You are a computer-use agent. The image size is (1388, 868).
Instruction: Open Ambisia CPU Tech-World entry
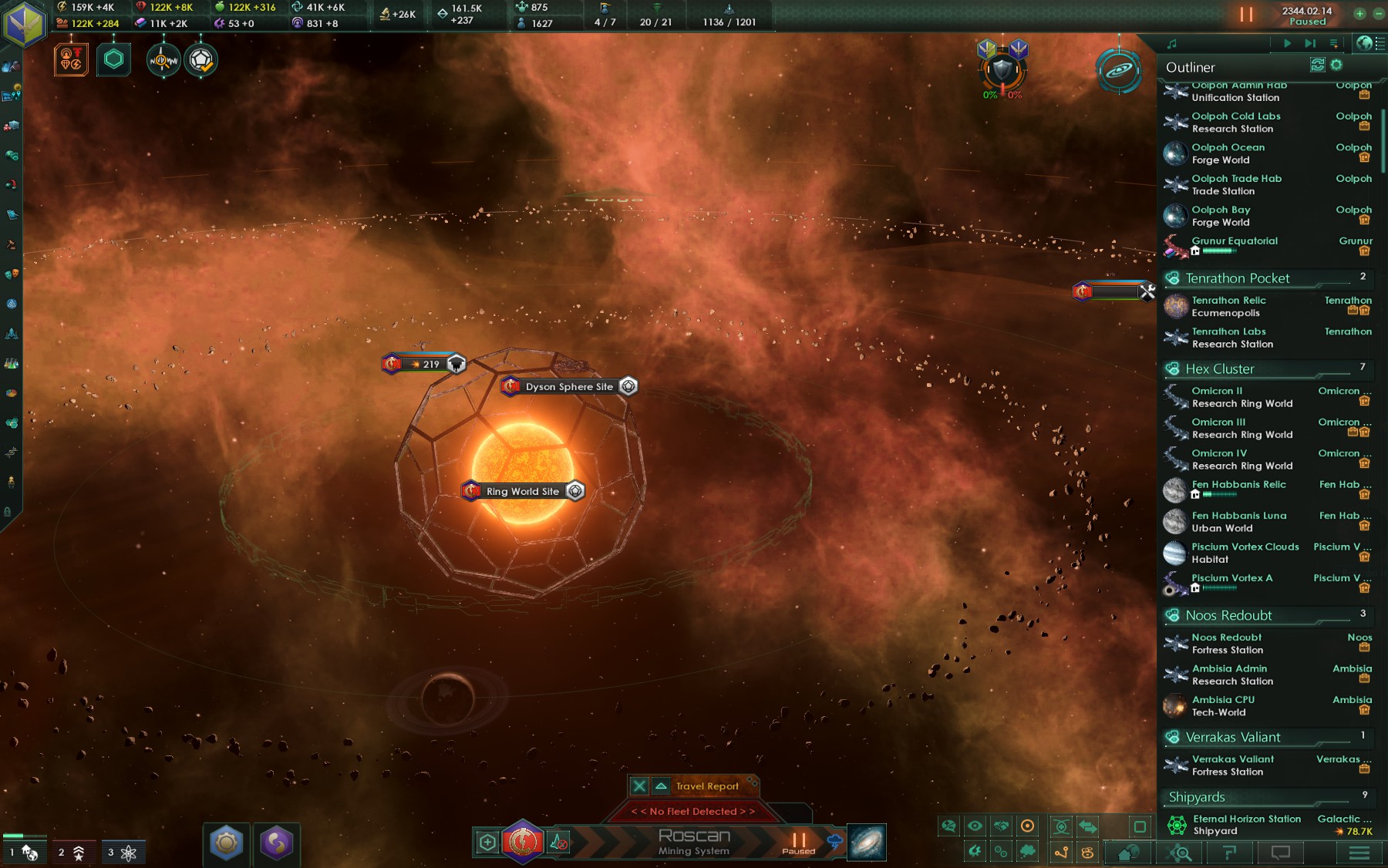pos(1223,705)
